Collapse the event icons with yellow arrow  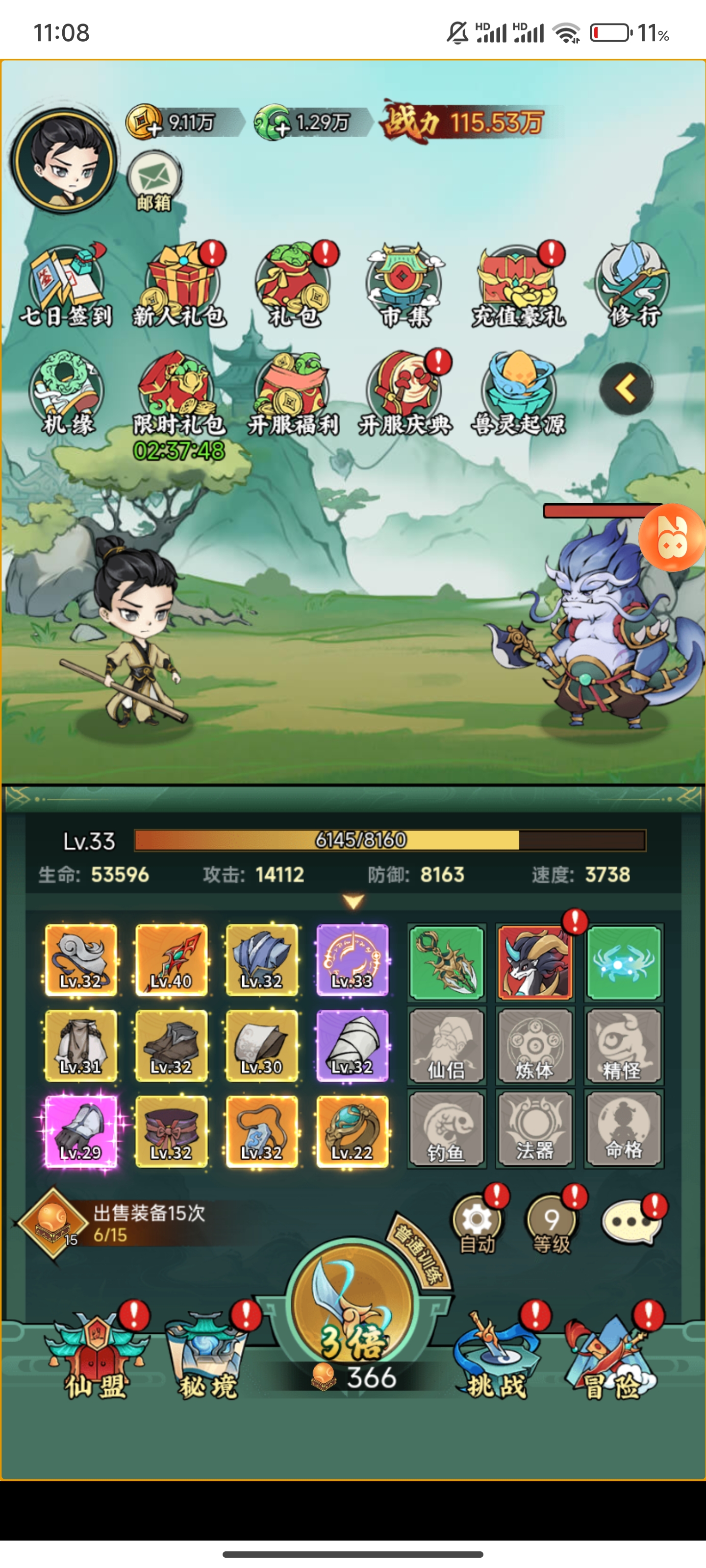626,389
